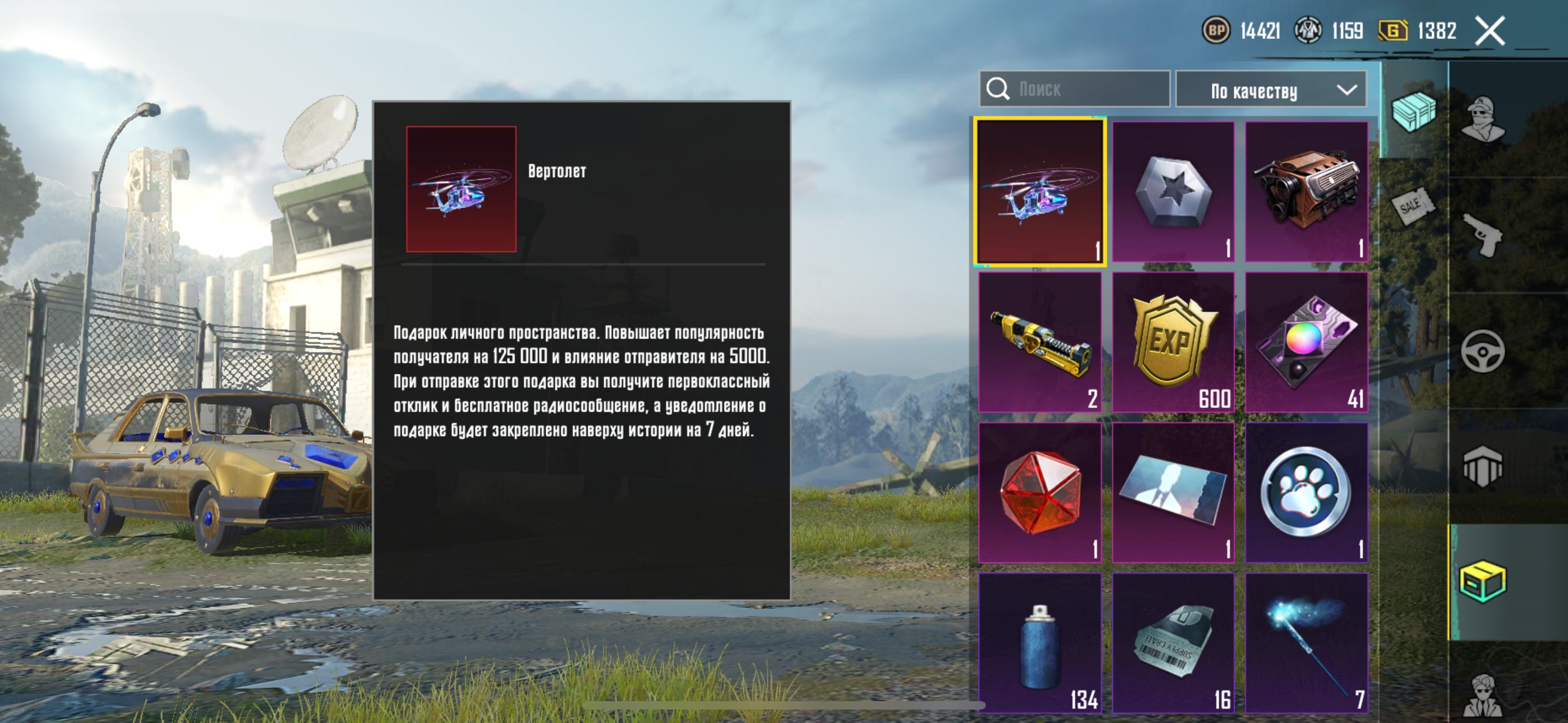Select the Вертолет helicopter gift slot
Screen dimensions: 1568x723
click(1040, 192)
